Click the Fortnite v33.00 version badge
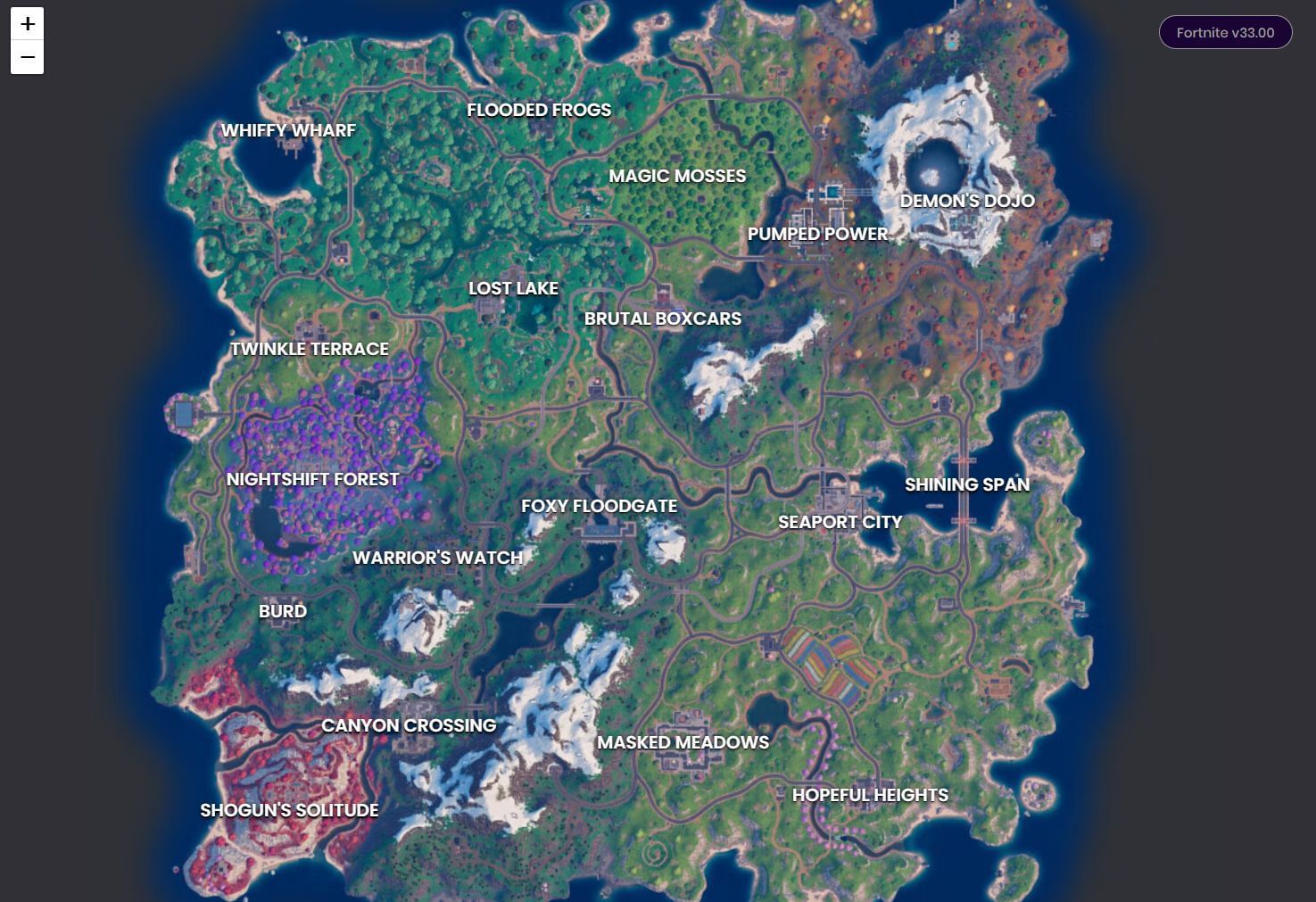 click(x=1224, y=32)
